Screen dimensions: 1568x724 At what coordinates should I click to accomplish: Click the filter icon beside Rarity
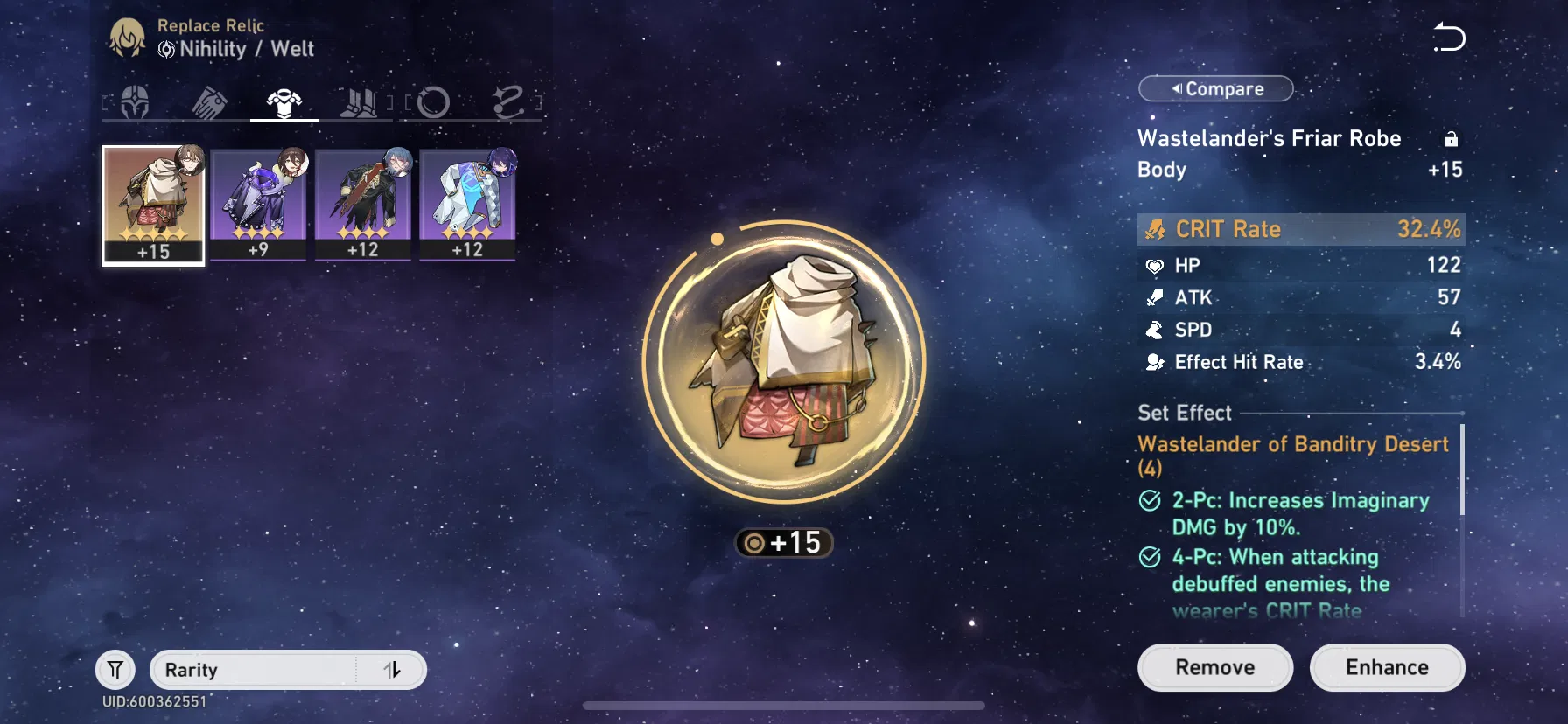115,670
